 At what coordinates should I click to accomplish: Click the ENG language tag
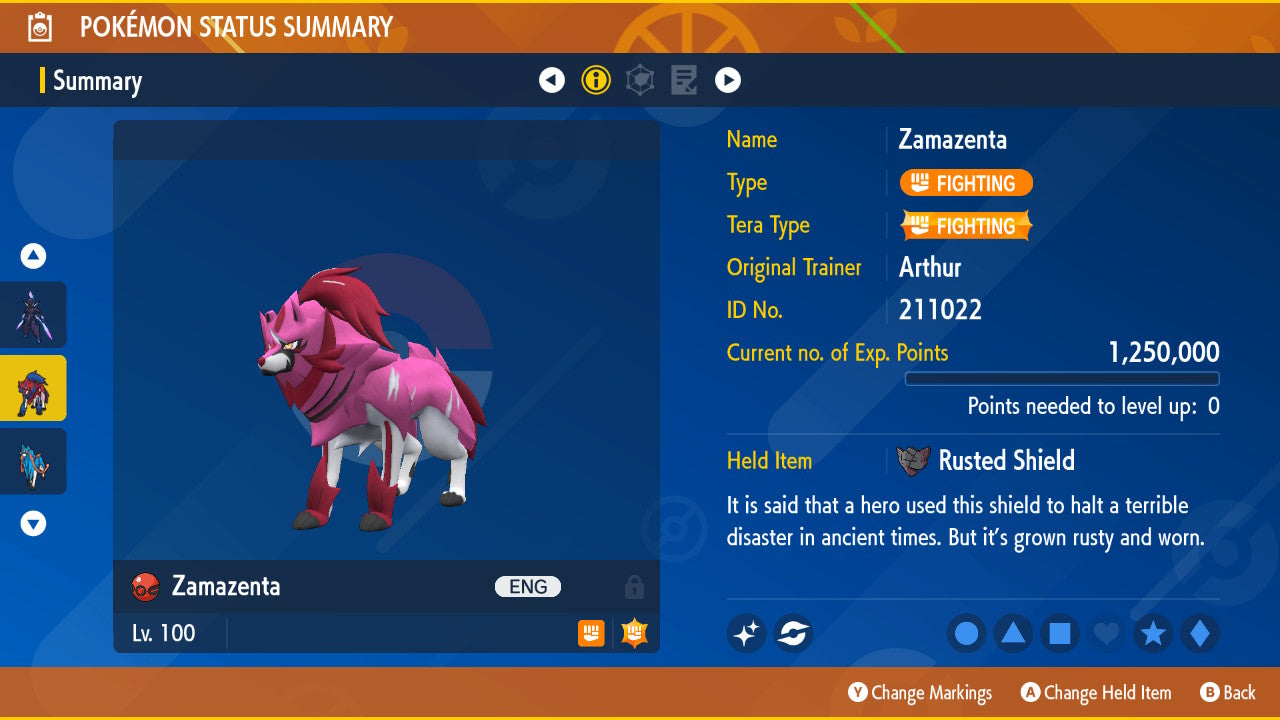[528, 587]
